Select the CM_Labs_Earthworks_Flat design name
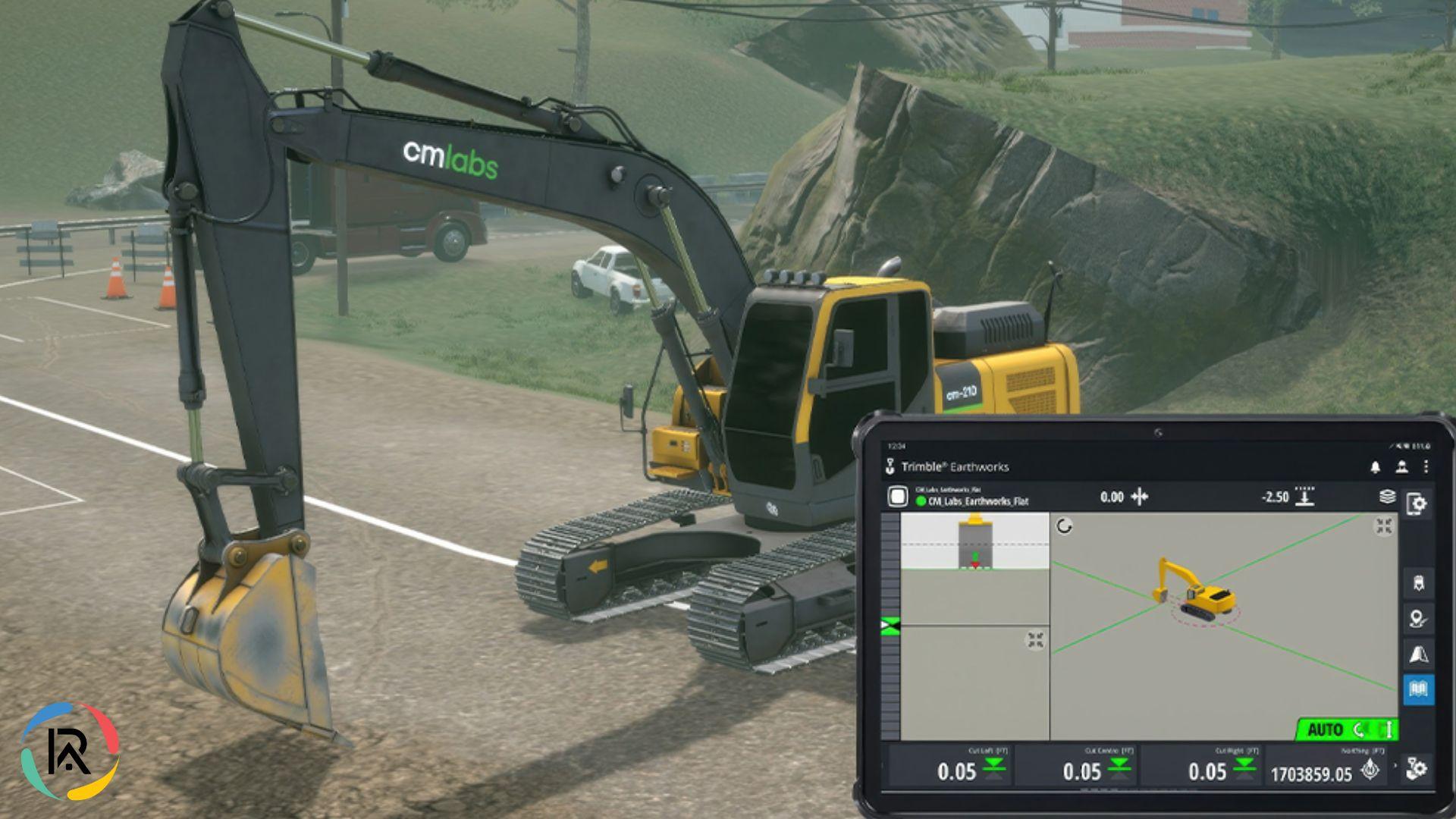This screenshot has width=1456, height=819. pyautogui.click(x=977, y=500)
